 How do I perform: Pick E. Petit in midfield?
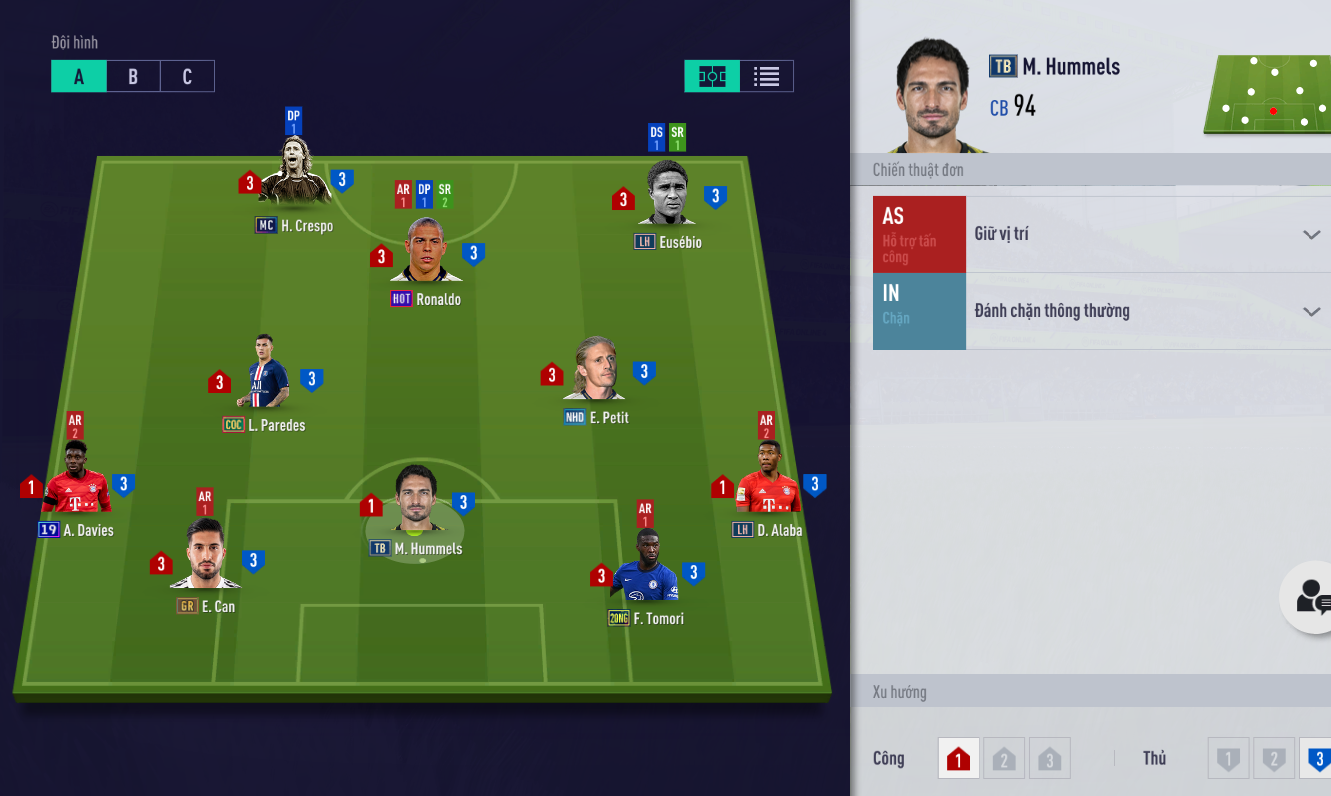pos(598,370)
